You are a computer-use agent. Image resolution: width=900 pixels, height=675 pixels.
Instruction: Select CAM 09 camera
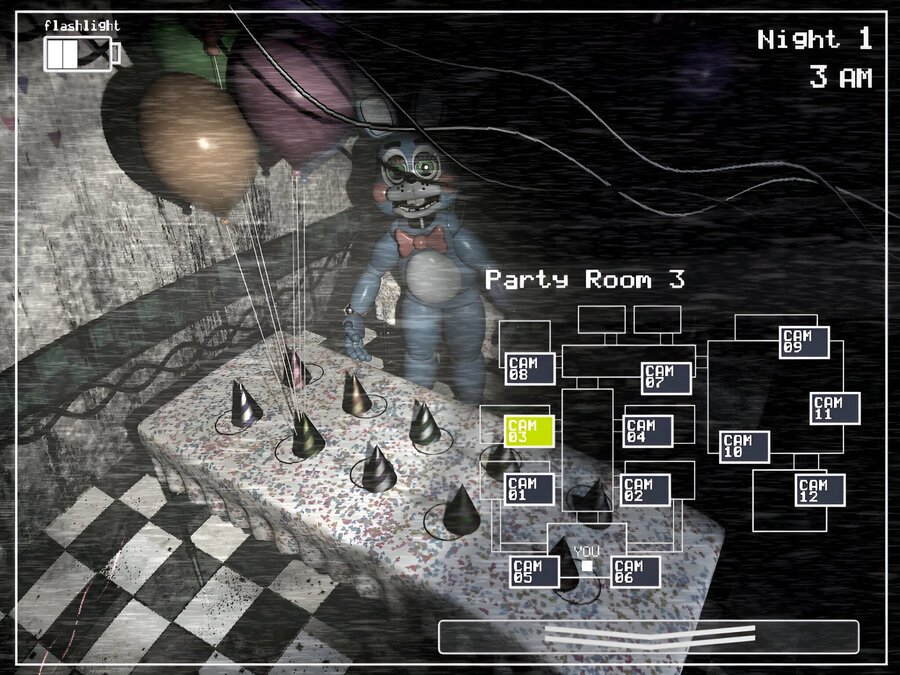804,342
